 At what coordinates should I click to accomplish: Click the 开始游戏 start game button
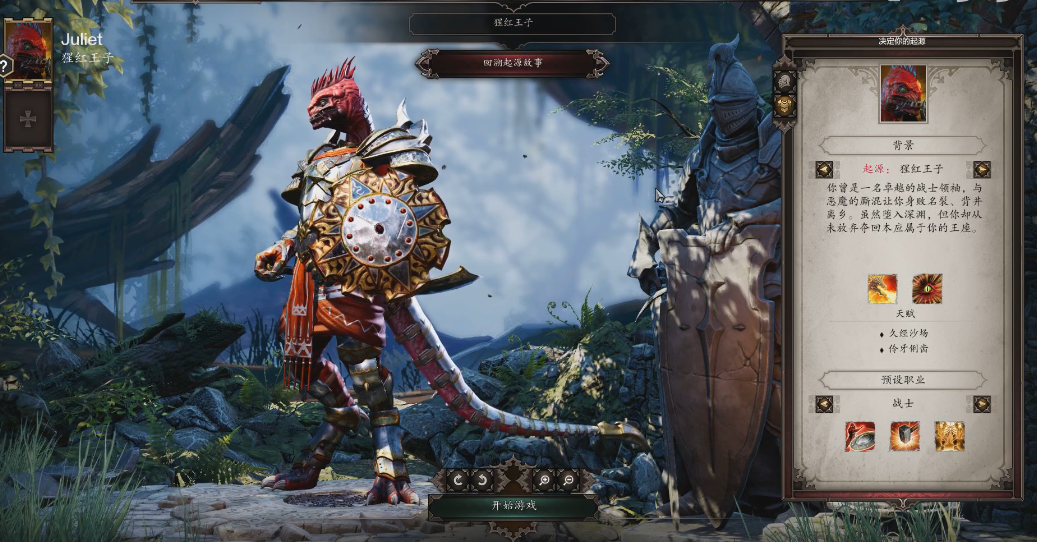(x=513, y=505)
